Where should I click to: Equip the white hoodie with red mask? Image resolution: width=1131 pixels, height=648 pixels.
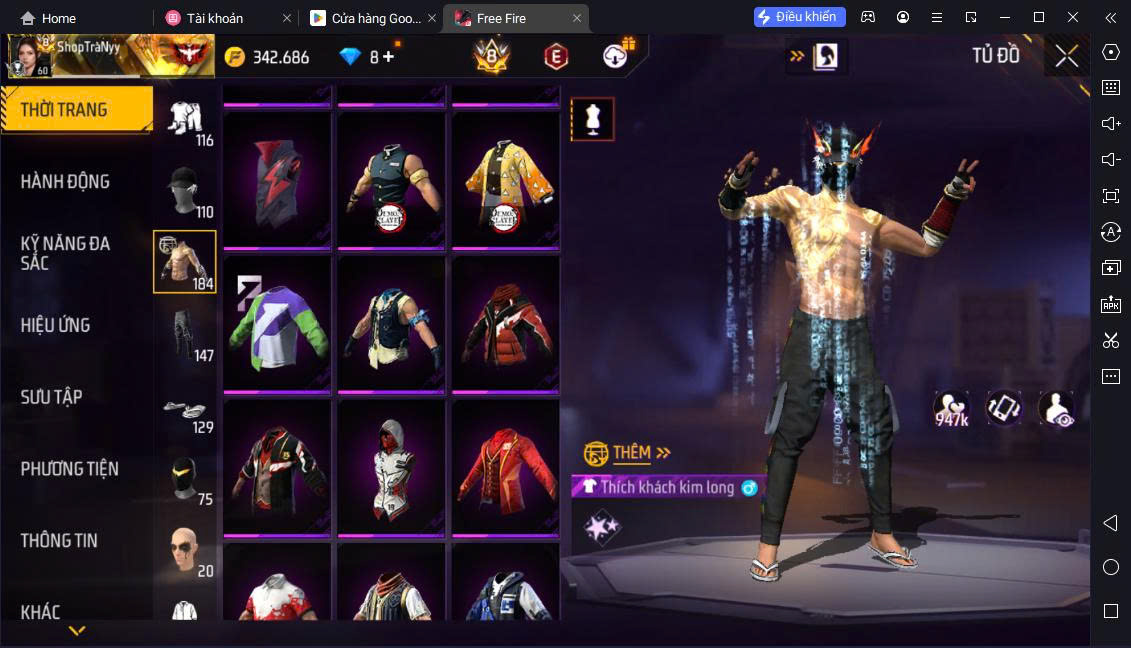pos(390,467)
